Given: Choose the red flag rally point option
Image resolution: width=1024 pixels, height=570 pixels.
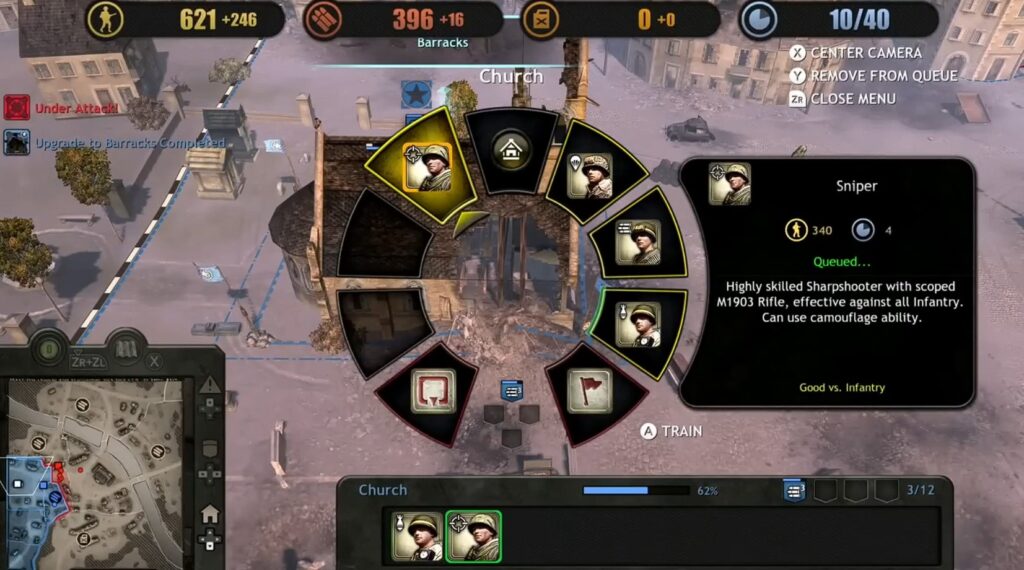Looking at the screenshot, I should (589, 390).
